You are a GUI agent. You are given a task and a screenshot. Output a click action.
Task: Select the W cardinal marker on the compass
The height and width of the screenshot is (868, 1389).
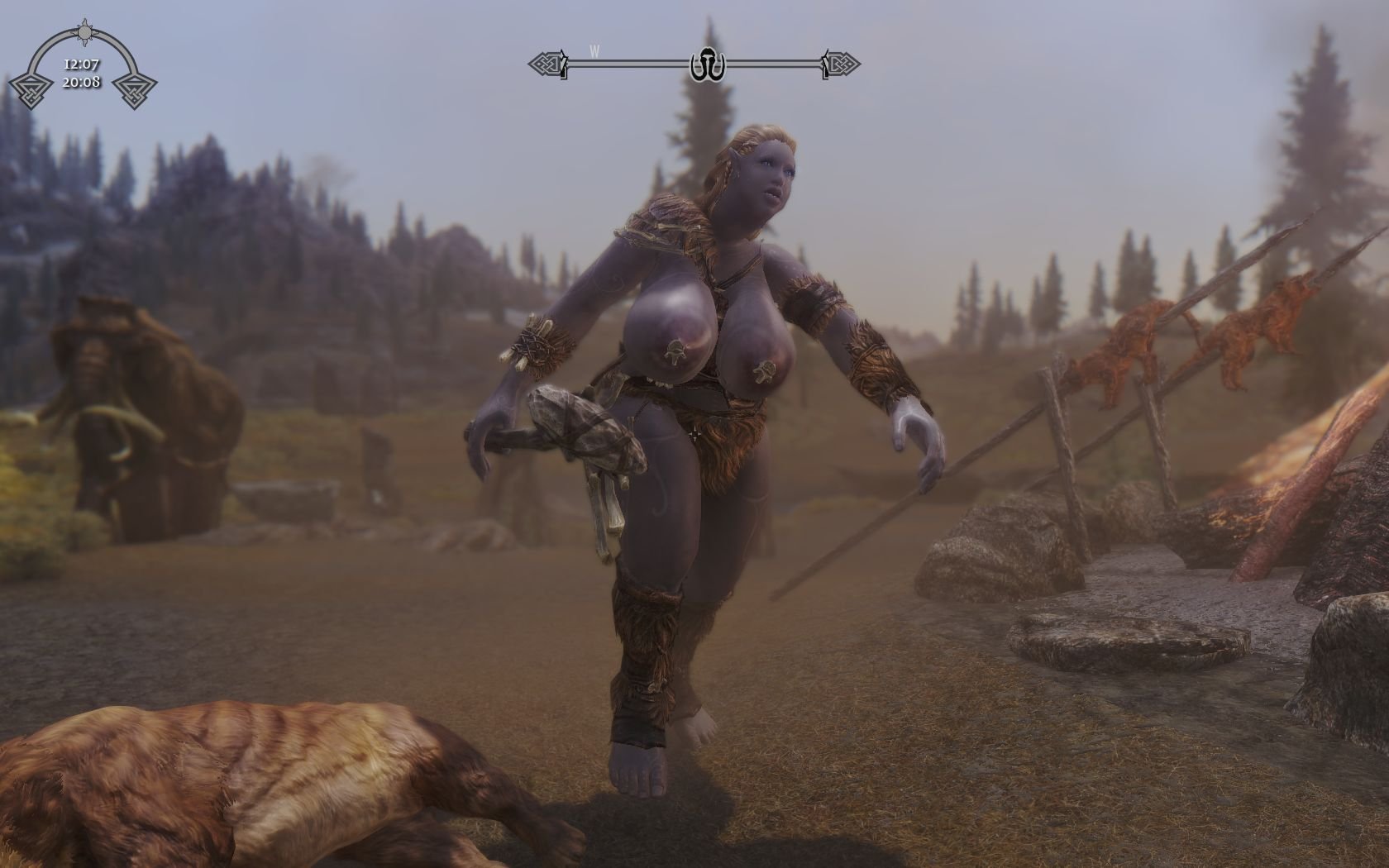click(x=594, y=52)
